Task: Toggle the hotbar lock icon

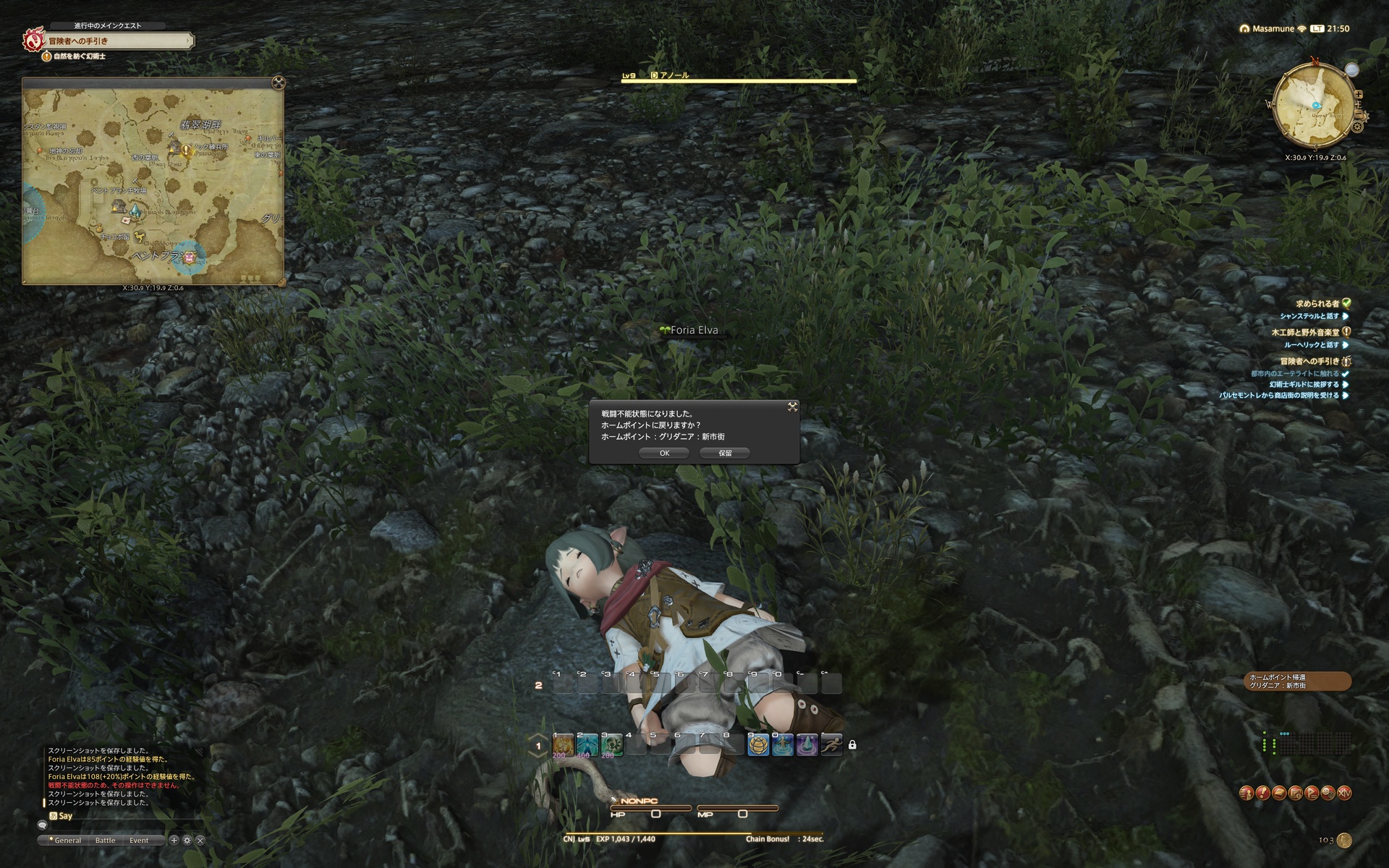Action: pos(852,744)
